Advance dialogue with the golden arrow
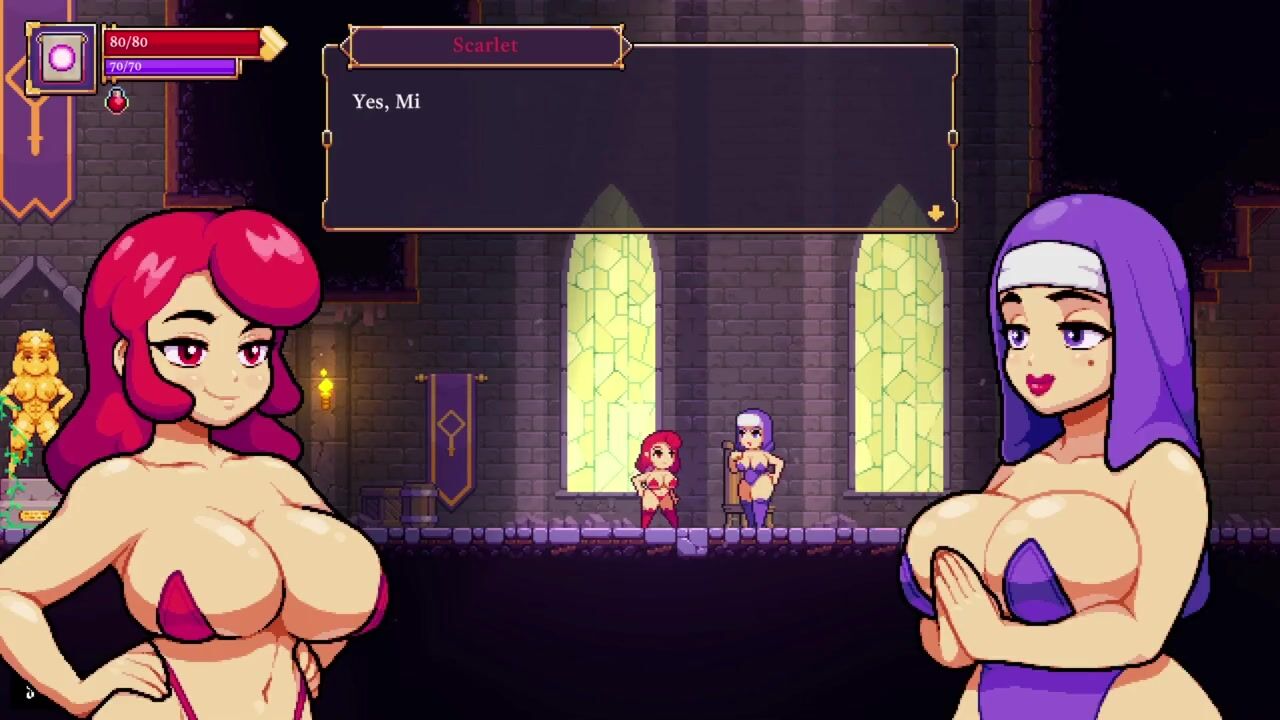Screen dimensions: 1280x720 pyautogui.click(x=936, y=213)
